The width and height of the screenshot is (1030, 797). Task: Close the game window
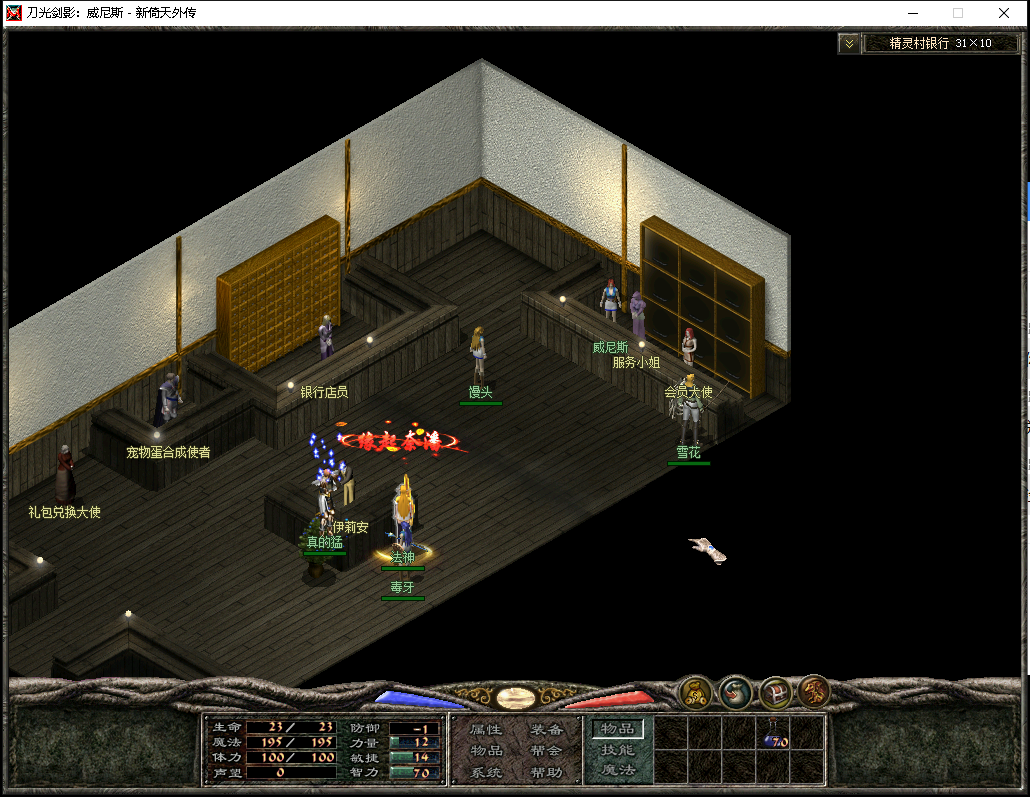[x=1003, y=13]
